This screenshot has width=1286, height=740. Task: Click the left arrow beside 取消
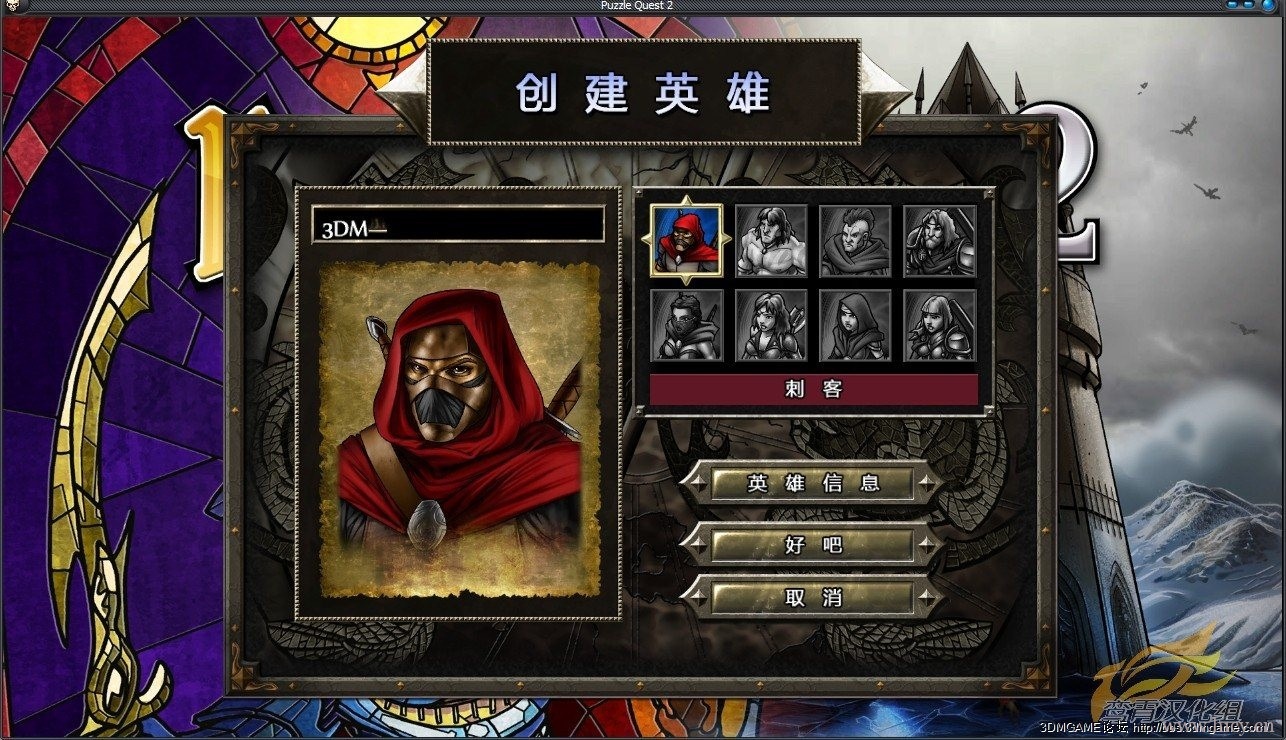pyautogui.click(x=700, y=598)
